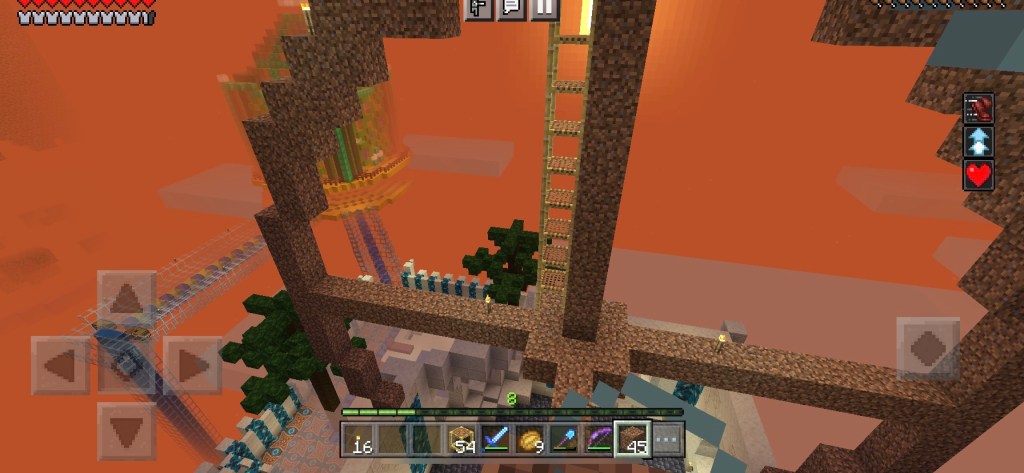
Task: Open inventory with the three-dot button
Action: pyautogui.click(x=667, y=438)
